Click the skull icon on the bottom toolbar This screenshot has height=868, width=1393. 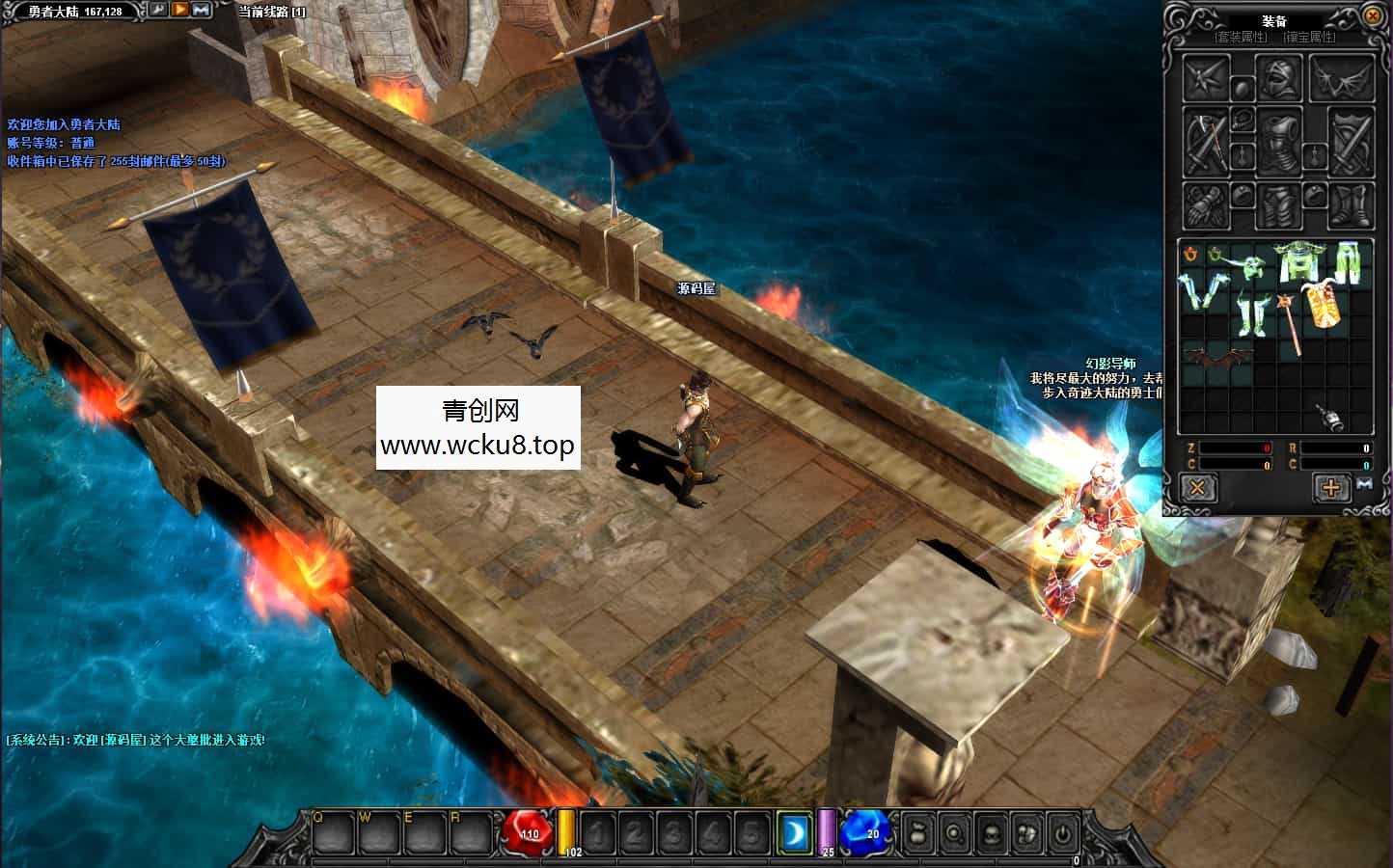click(x=989, y=833)
